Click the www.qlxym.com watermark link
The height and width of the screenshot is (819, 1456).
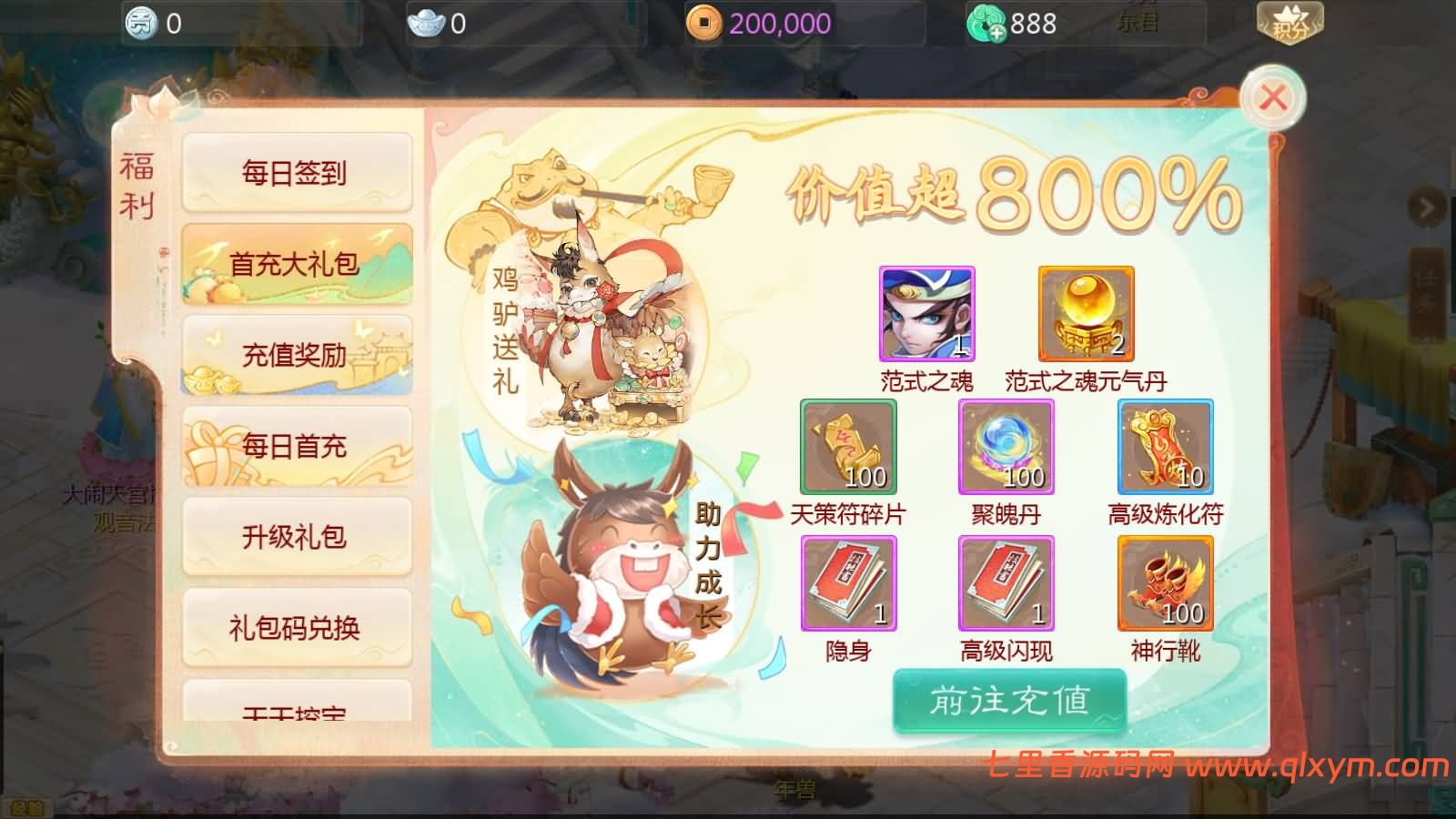(1310, 764)
